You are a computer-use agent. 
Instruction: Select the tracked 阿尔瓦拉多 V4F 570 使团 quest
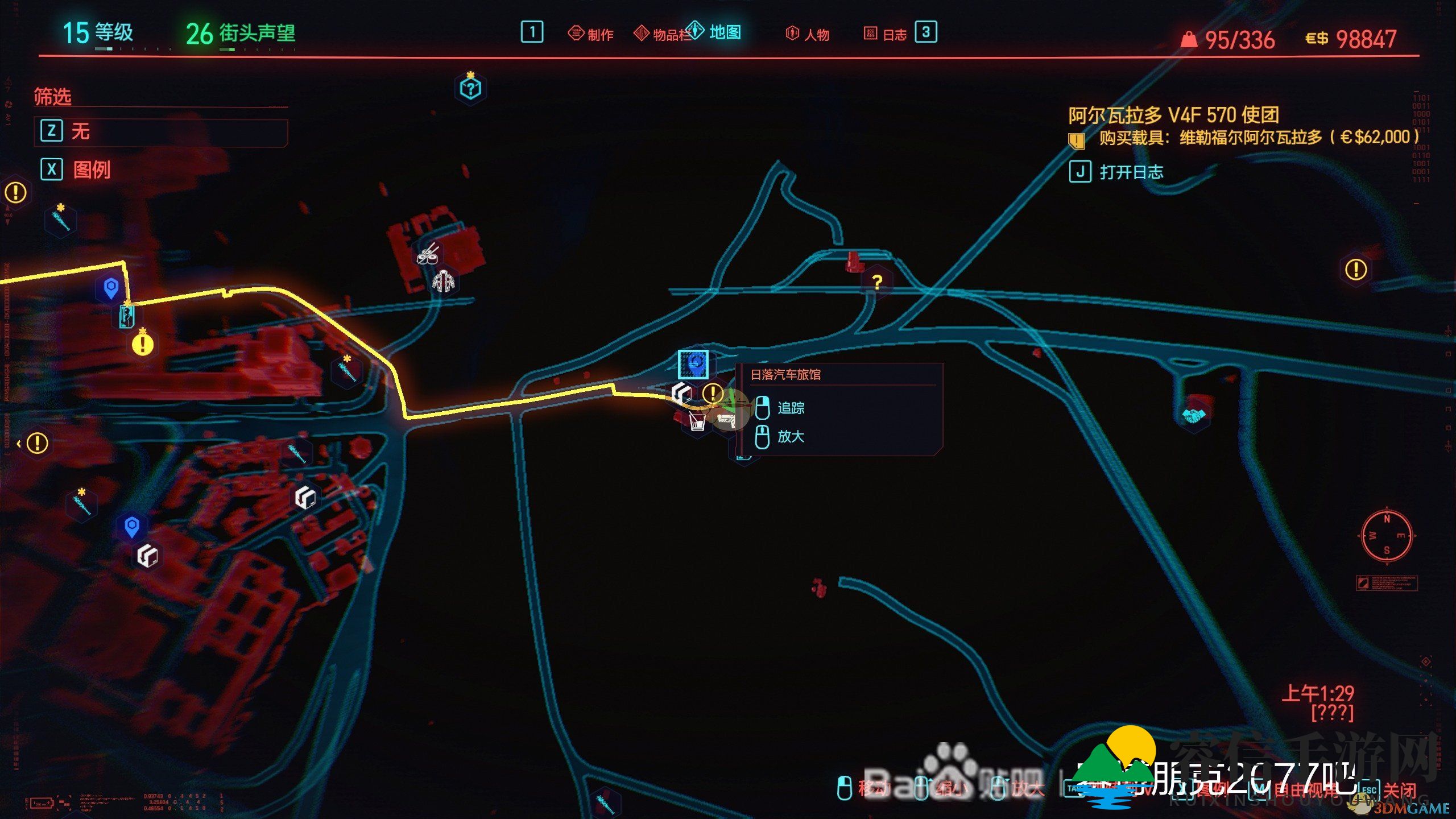[1173, 115]
